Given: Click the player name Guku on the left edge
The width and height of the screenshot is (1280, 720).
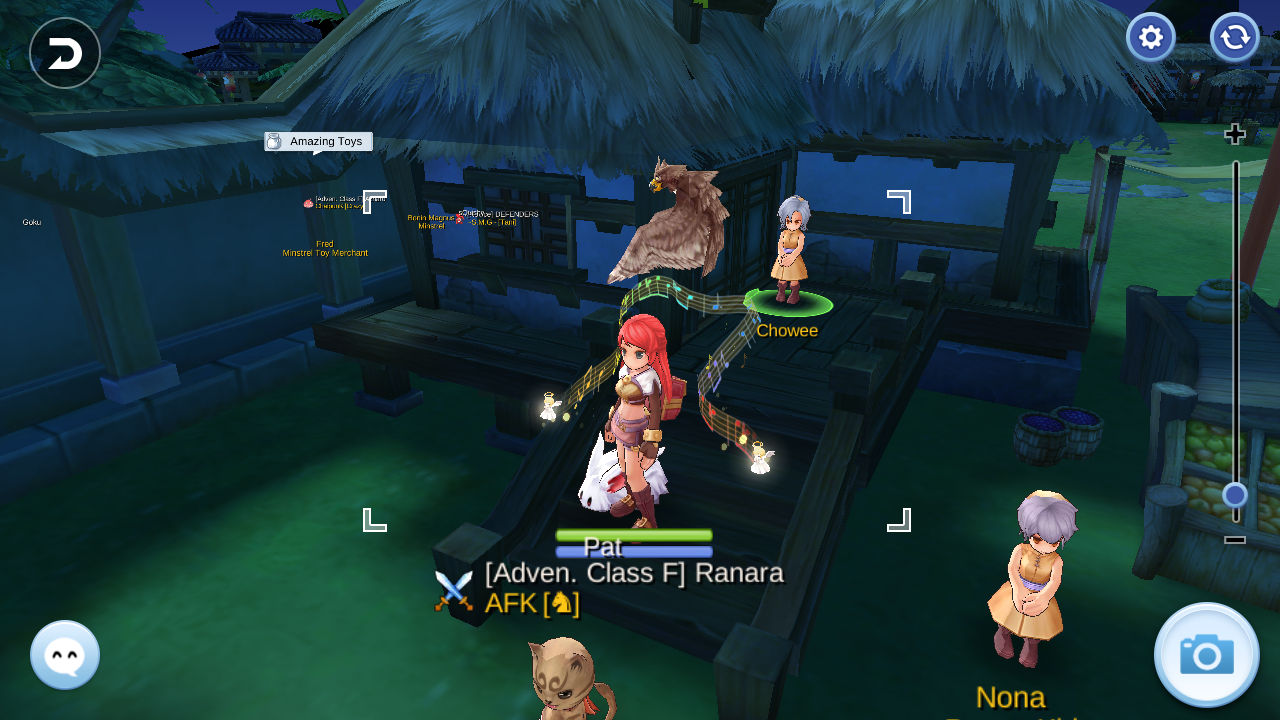Looking at the screenshot, I should (30, 221).
